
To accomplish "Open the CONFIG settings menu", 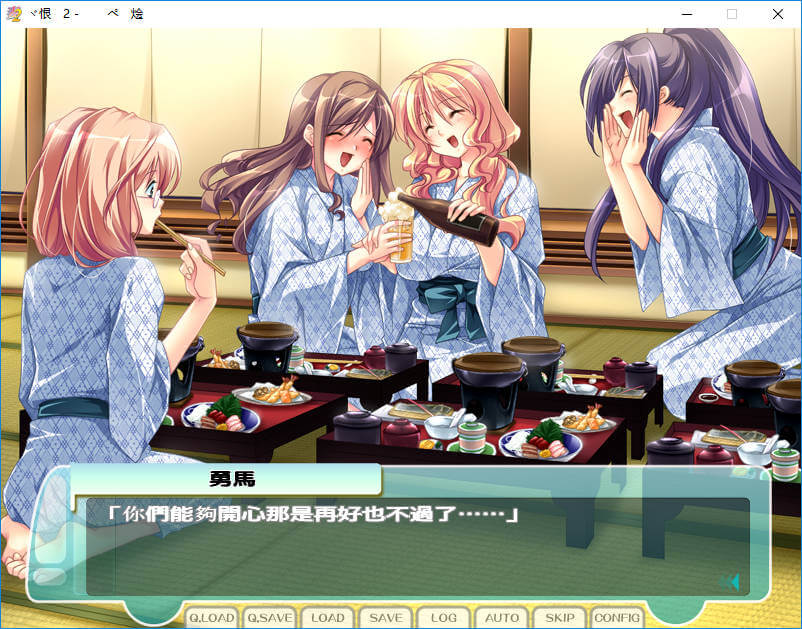I will click(x=617, y=618).
